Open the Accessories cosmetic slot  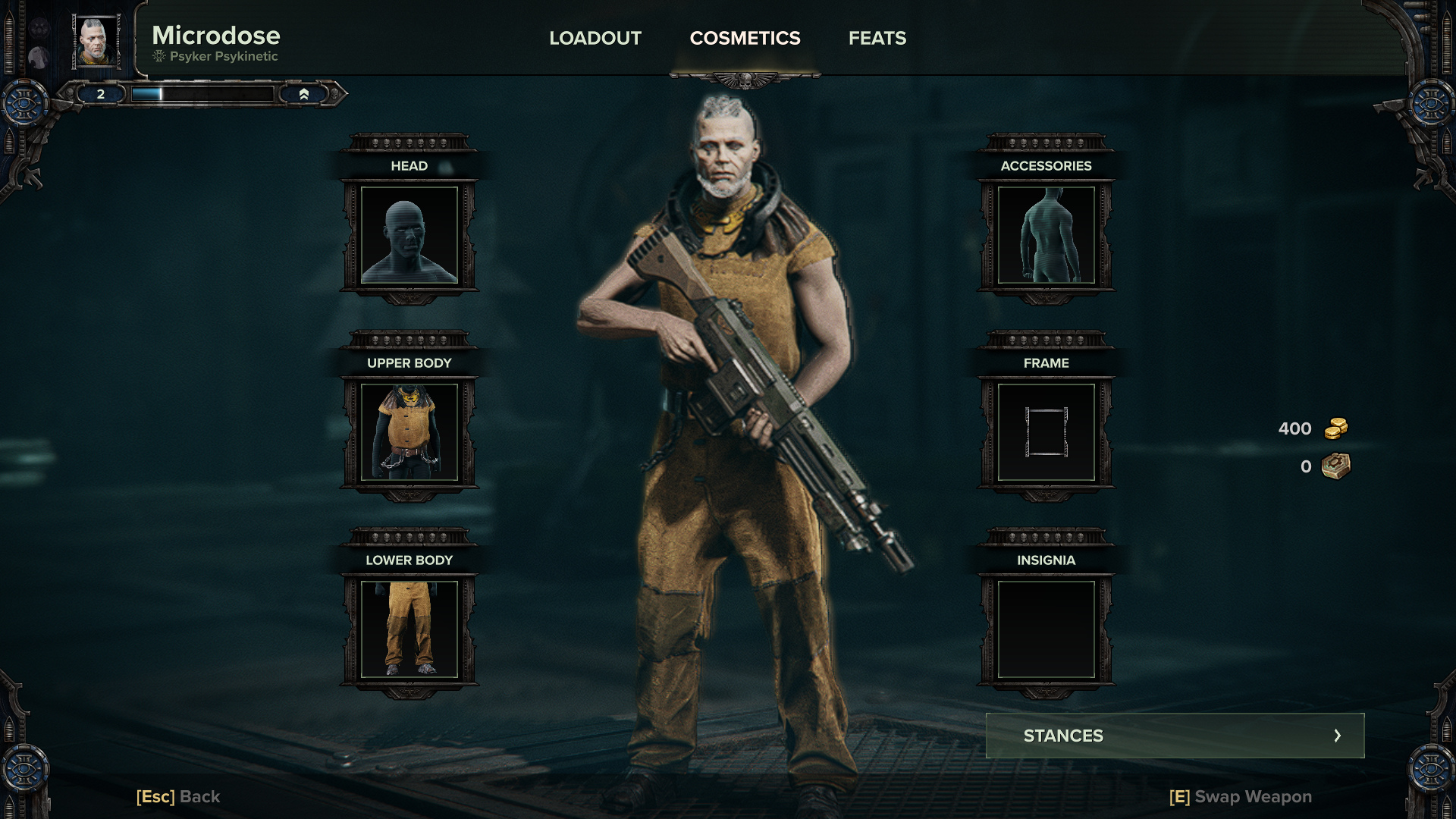click(1046, 235)
